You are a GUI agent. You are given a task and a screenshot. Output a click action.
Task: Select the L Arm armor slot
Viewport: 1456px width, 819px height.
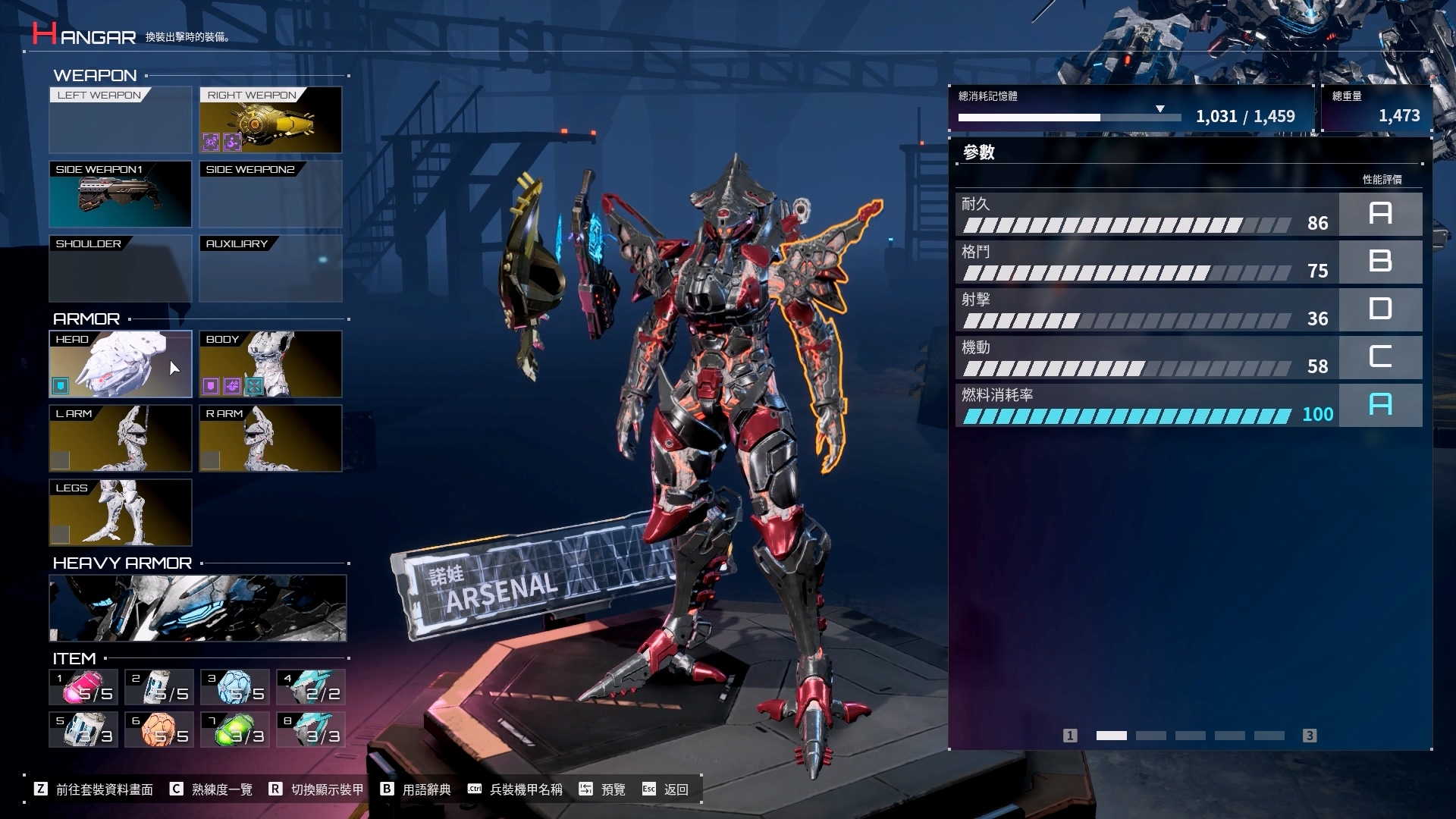point(120,438)
